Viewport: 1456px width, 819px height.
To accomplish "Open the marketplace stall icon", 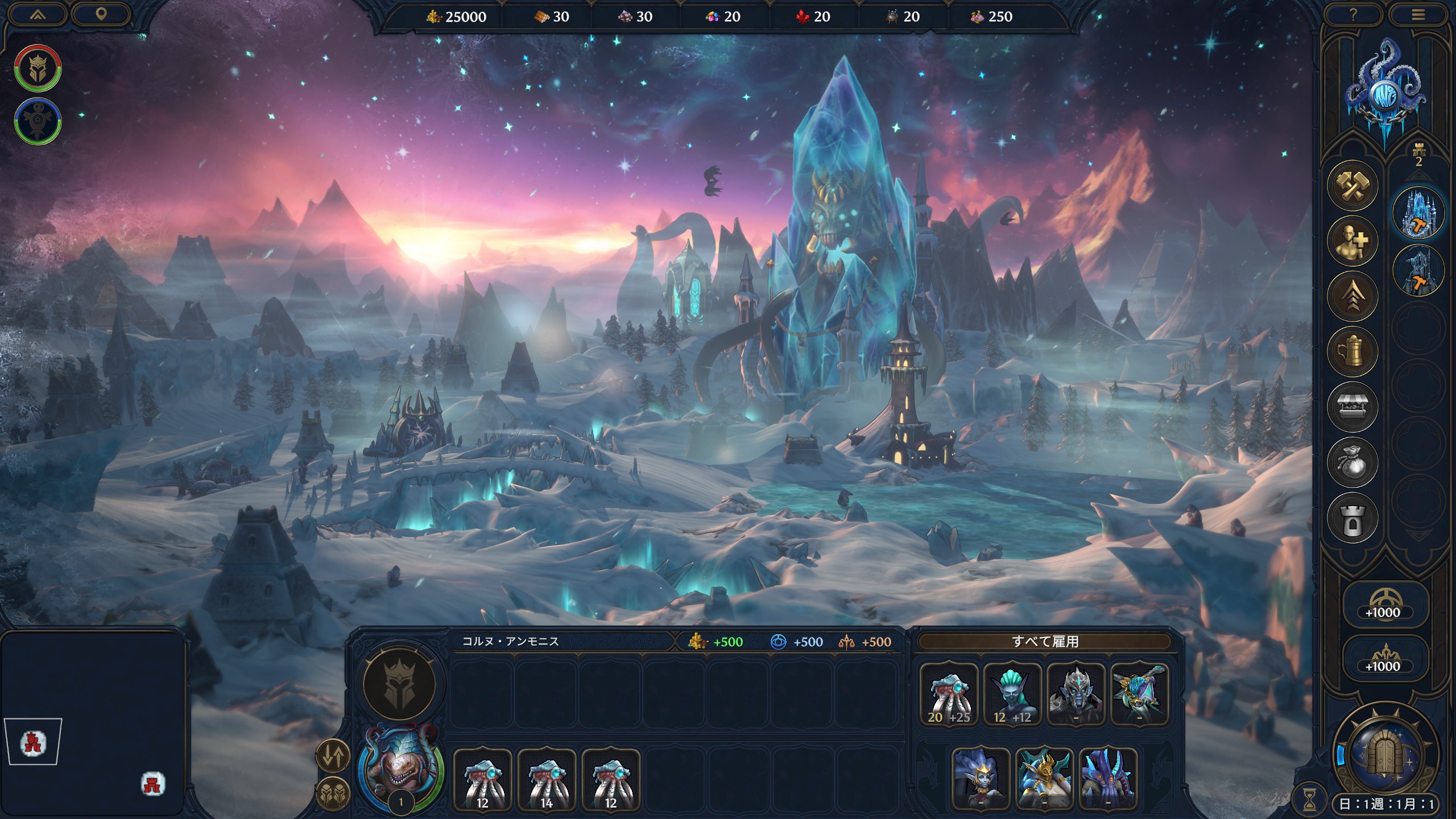I will [x=1352, y=407].
